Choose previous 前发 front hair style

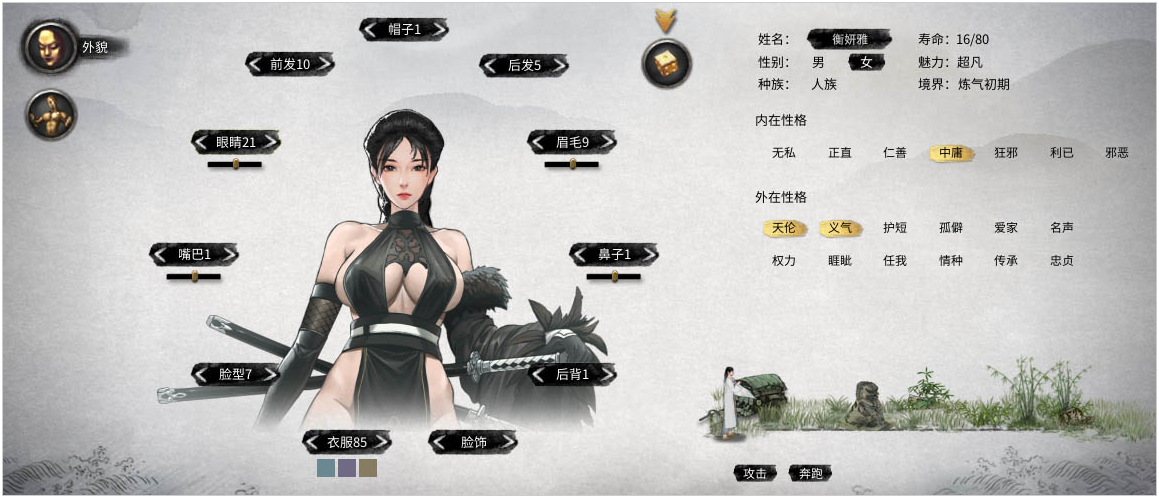(256, 64)
